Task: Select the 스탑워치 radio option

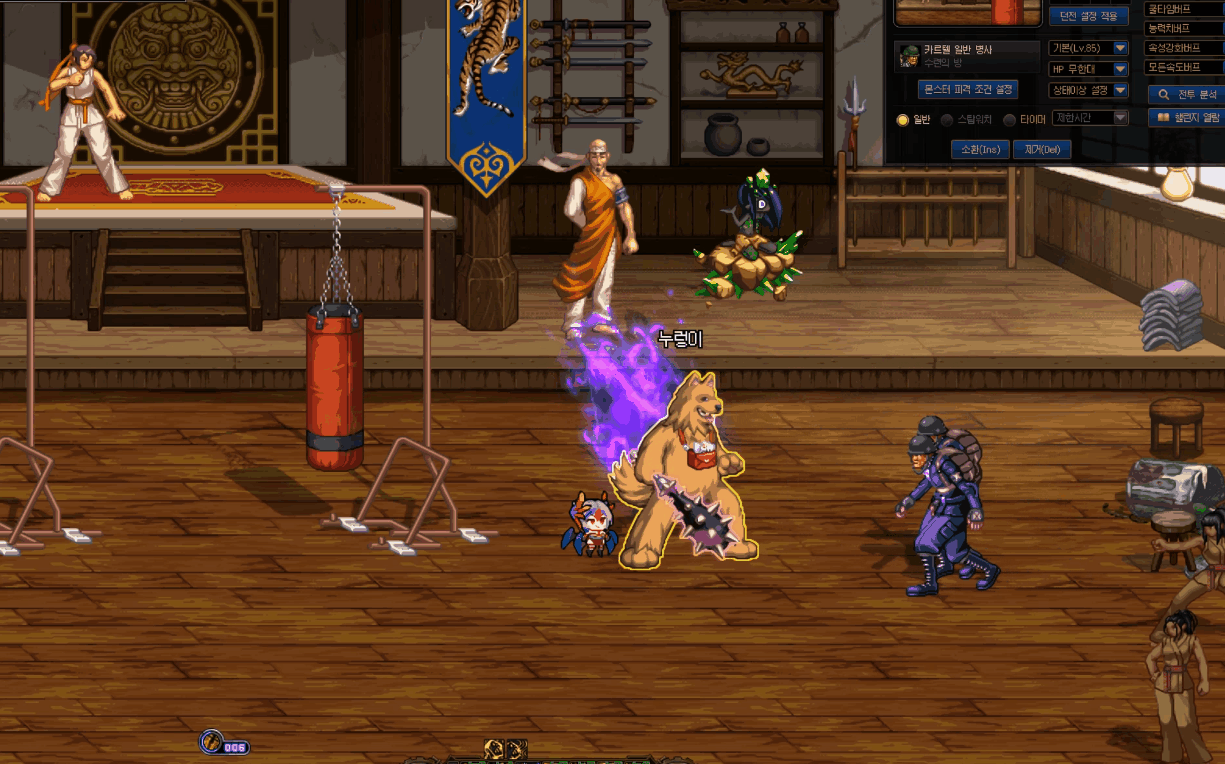Action: pyautogui.click(x=947, y=120)
